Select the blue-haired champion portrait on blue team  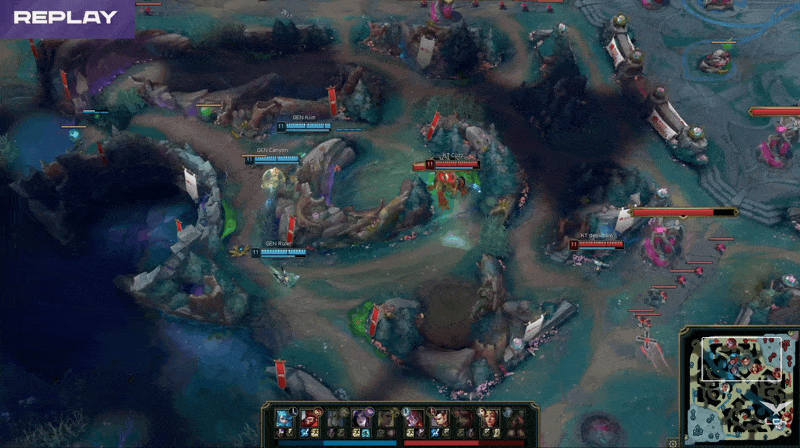(284, 418)
